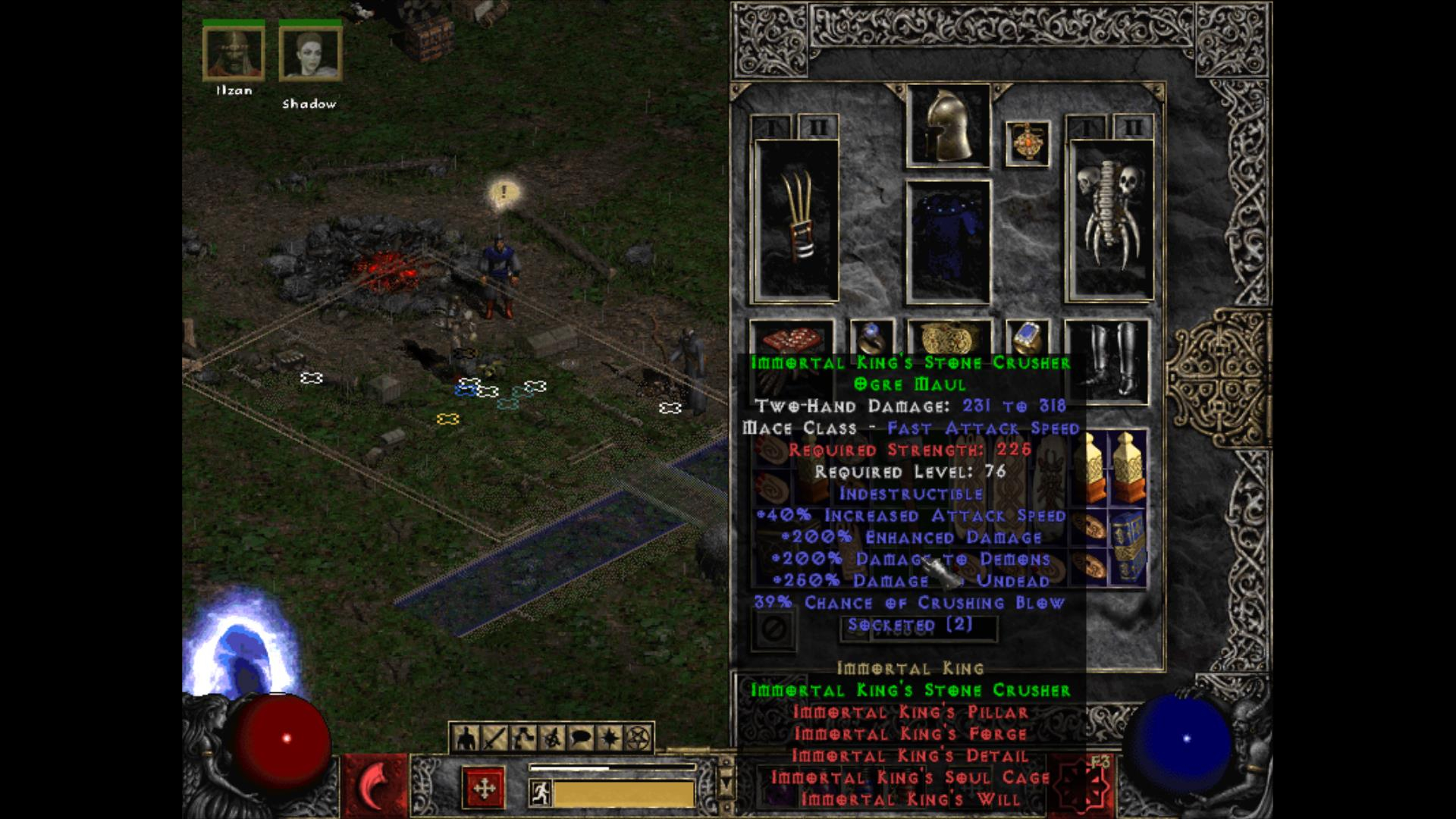Open the Character screen icon
Viewport: 1456px width, 819px height.
[x=465, y=736]
